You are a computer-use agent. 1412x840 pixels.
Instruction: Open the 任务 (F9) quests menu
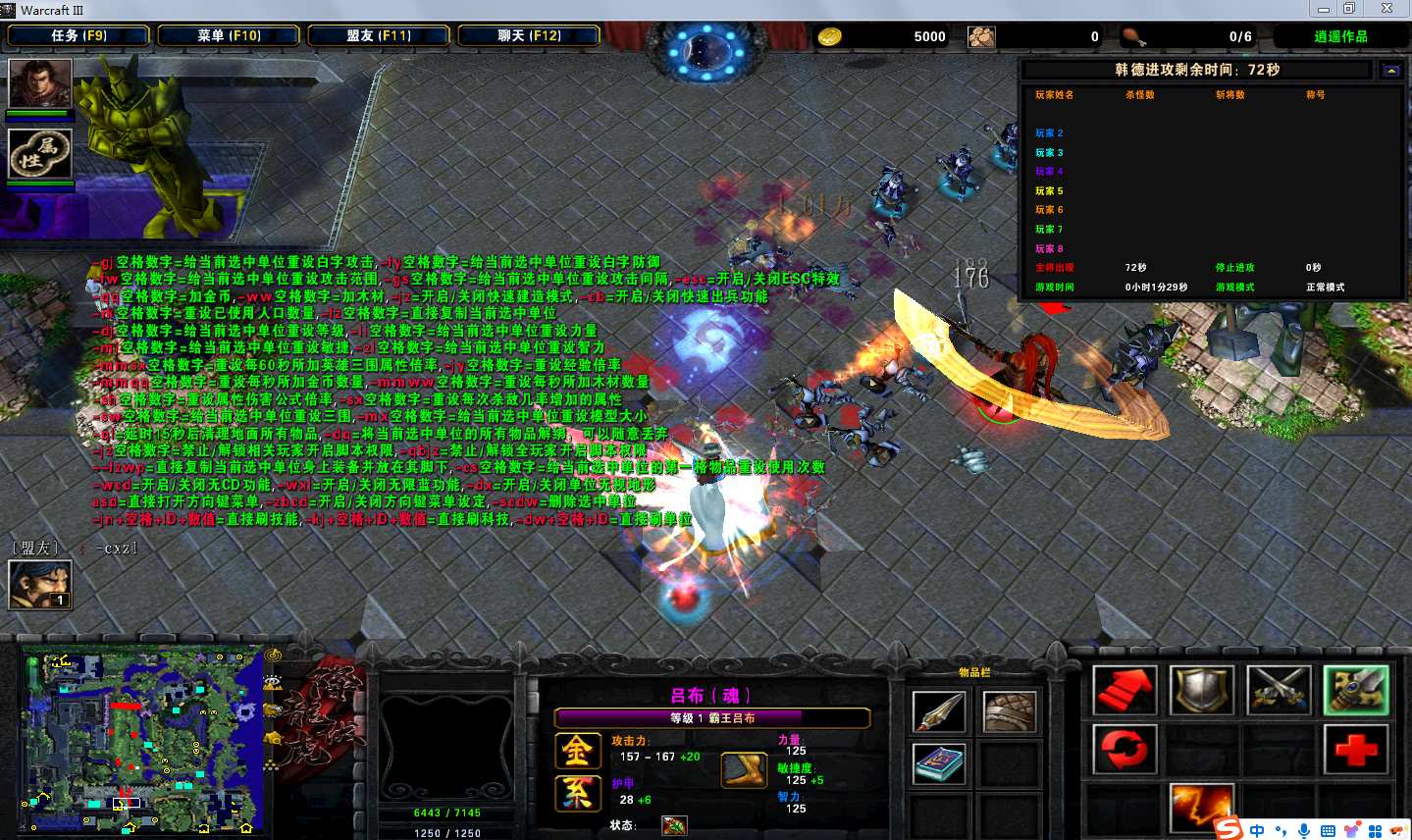tap(78, 36)
